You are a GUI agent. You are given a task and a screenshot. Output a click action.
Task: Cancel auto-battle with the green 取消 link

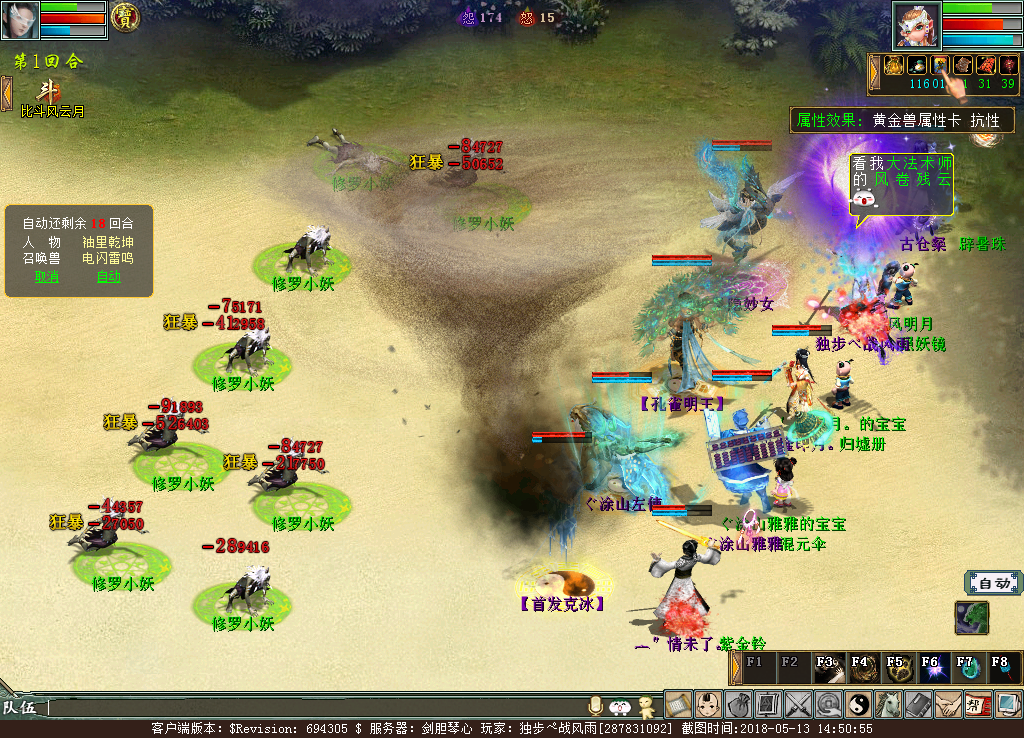pyautogui.click(x=46, y=277)
